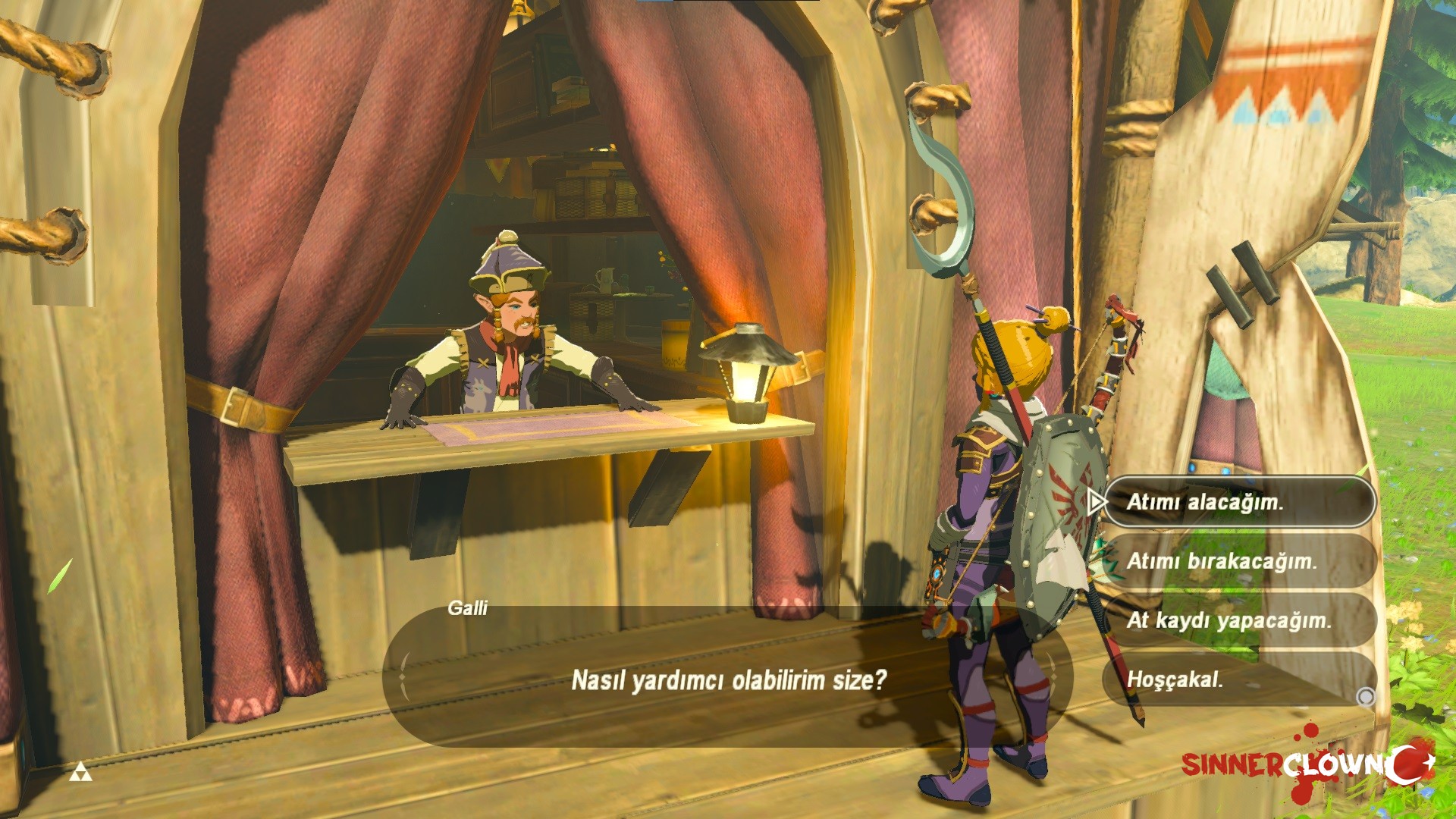This screenshot has width=1456, height=819.
Task: Pick "At kaydı yapacağım." dialogue choice
Action: (x=1238, y=620)
